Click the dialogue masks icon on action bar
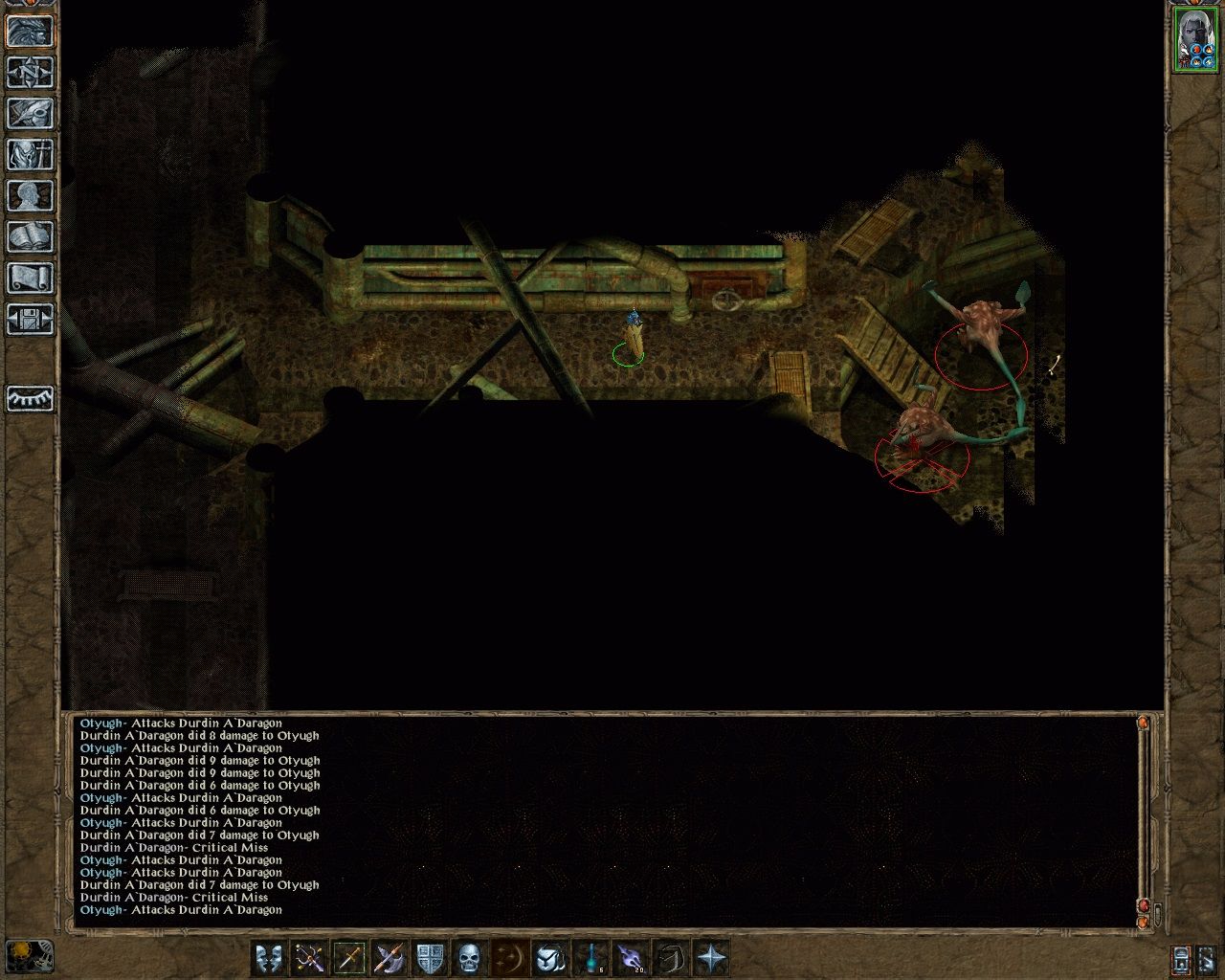The image size is (1225, 980). coord(270,955)
